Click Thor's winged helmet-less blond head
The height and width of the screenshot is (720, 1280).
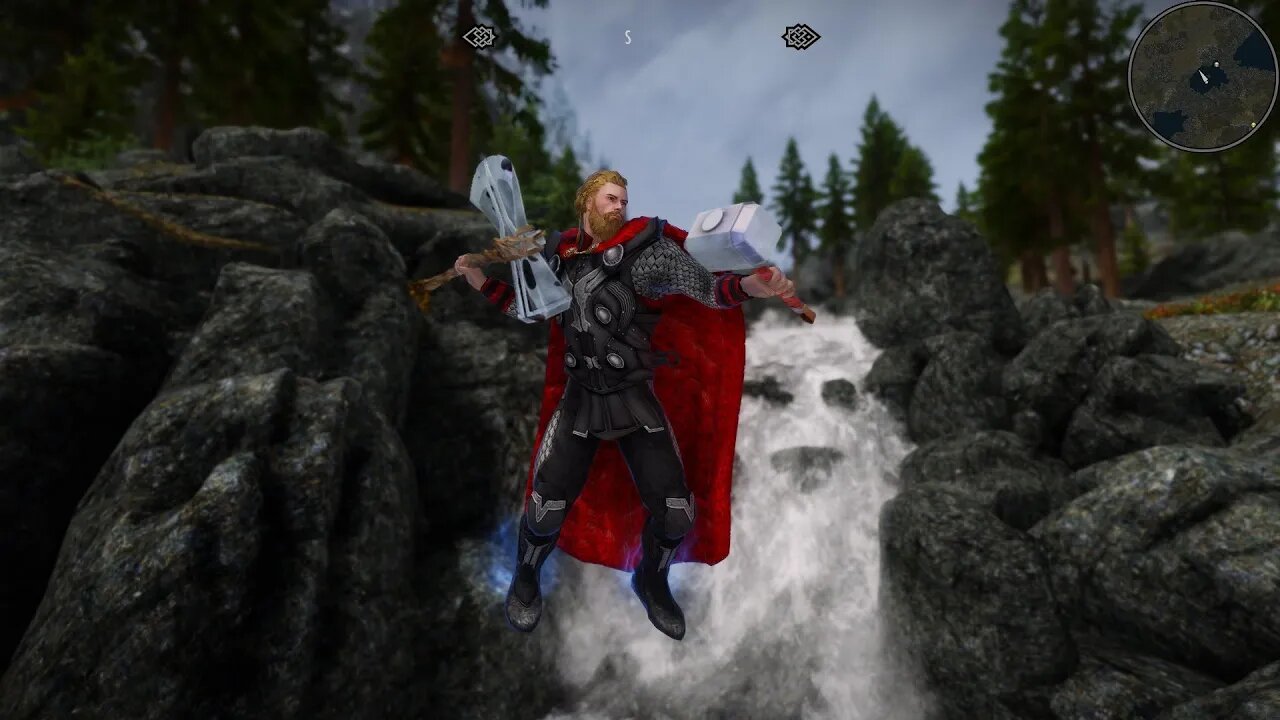point(608,200)
